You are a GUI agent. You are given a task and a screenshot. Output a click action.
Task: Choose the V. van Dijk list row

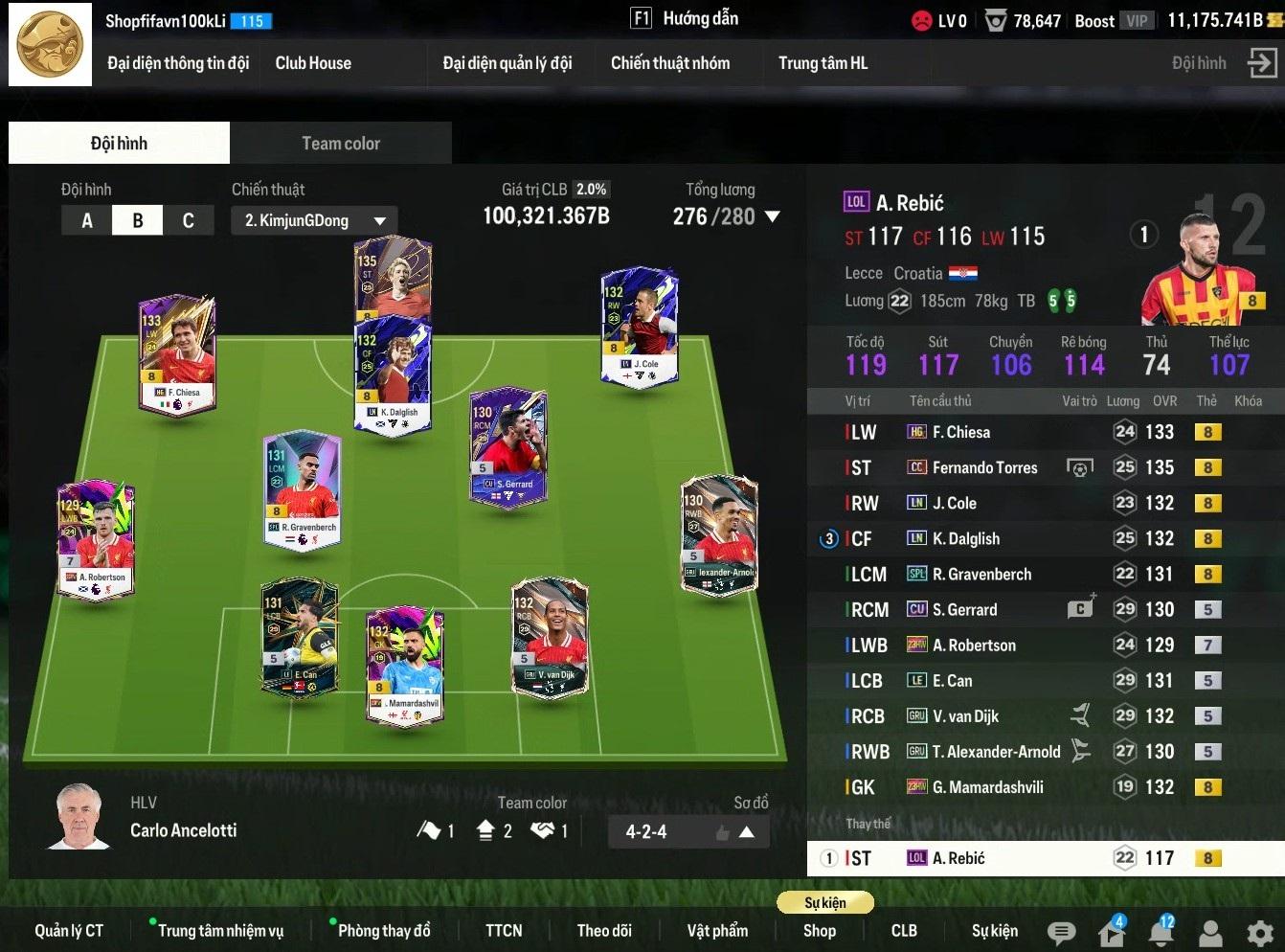965,716
